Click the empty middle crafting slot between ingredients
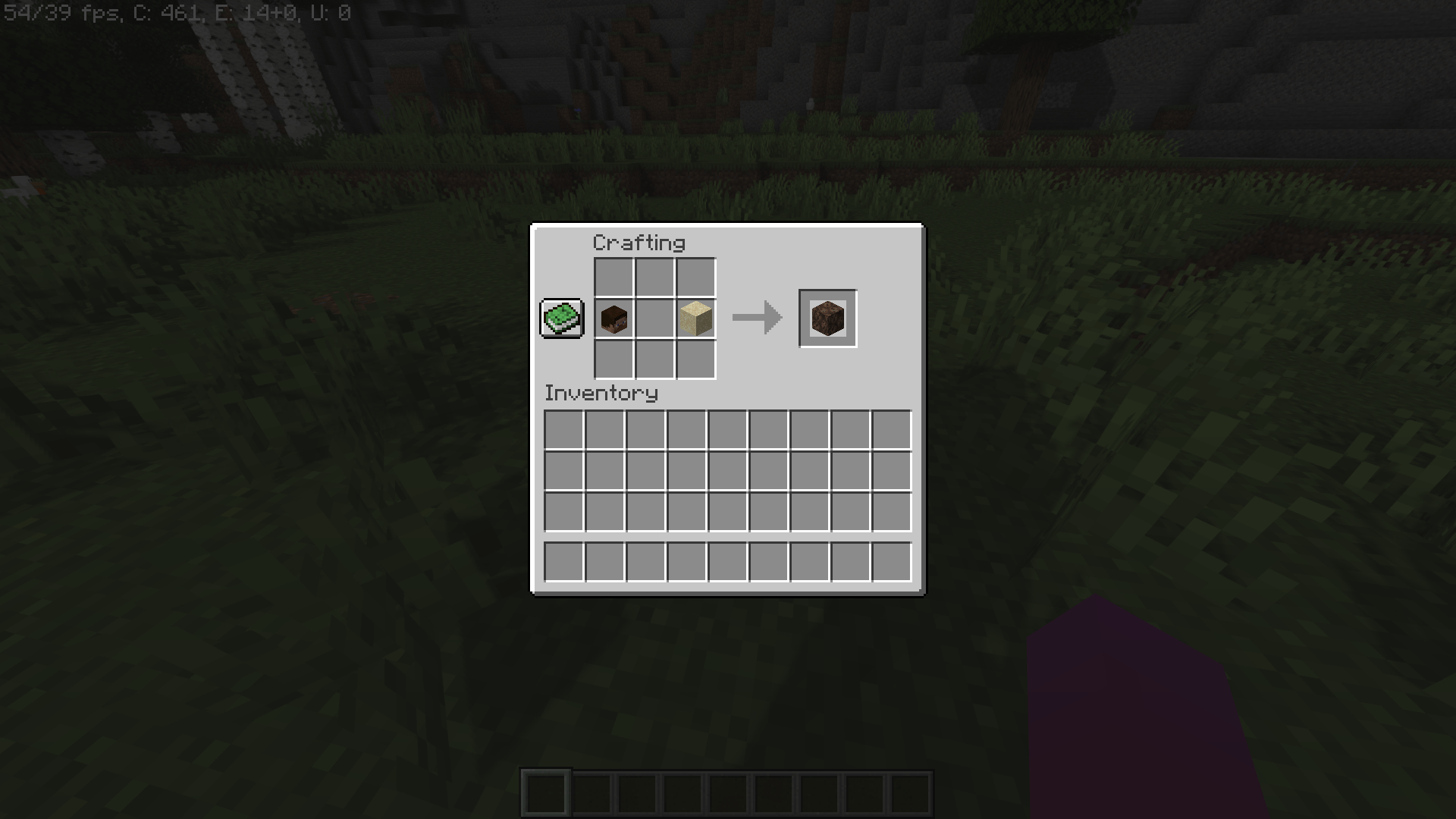Image resolution: width=1456 pixels, height=819 pixels. click(654, 318)
